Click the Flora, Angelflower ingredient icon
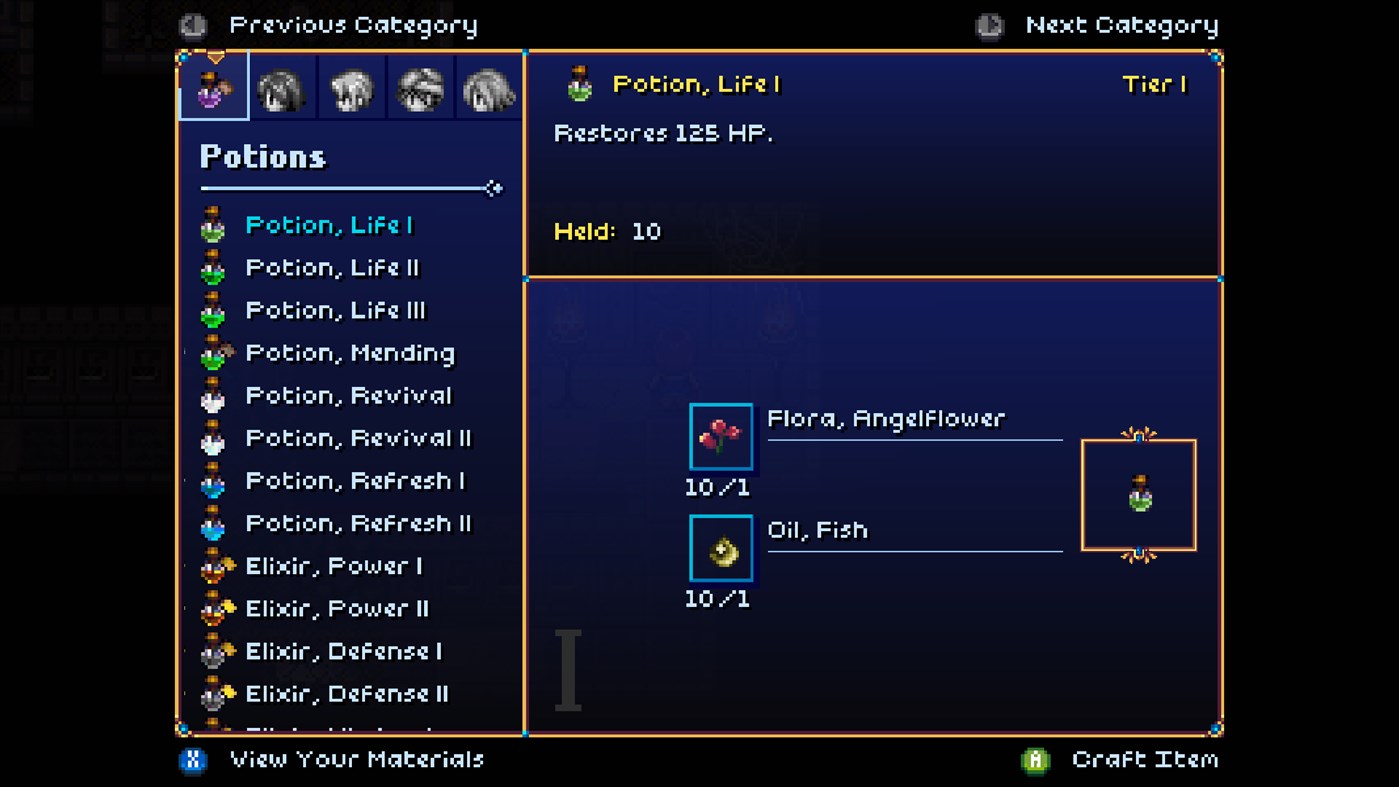The width and height of the screenshot is (1399, 787). point(721,436)
